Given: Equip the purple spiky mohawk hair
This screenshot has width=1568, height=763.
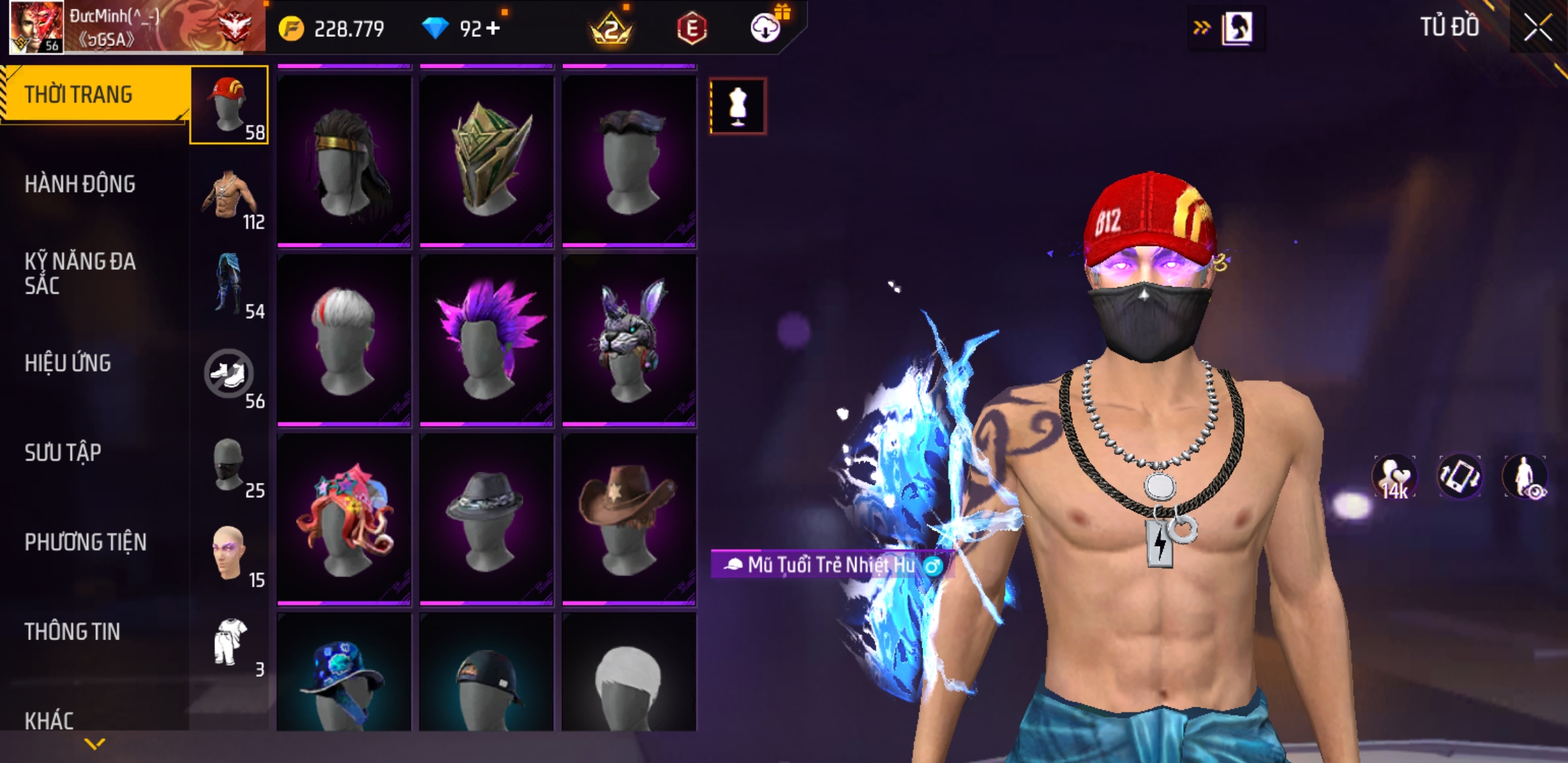Looking at the screenshot, I should click(x=487, y=340).
